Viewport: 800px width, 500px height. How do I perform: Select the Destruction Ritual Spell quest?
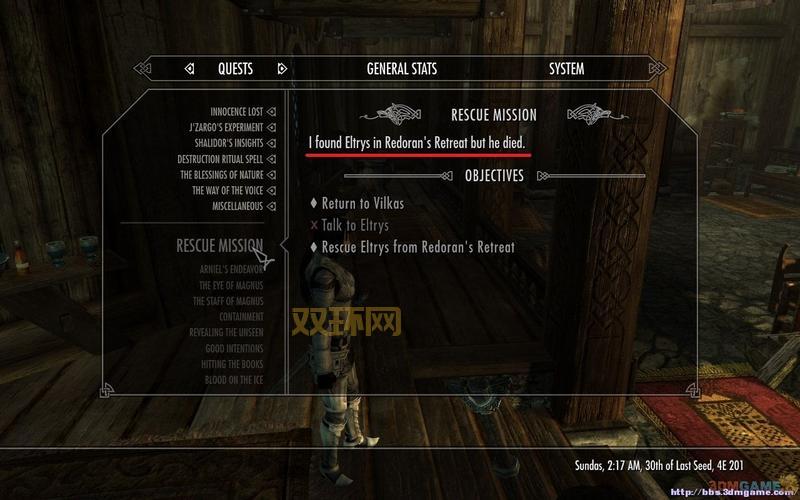tap(220, 159)
